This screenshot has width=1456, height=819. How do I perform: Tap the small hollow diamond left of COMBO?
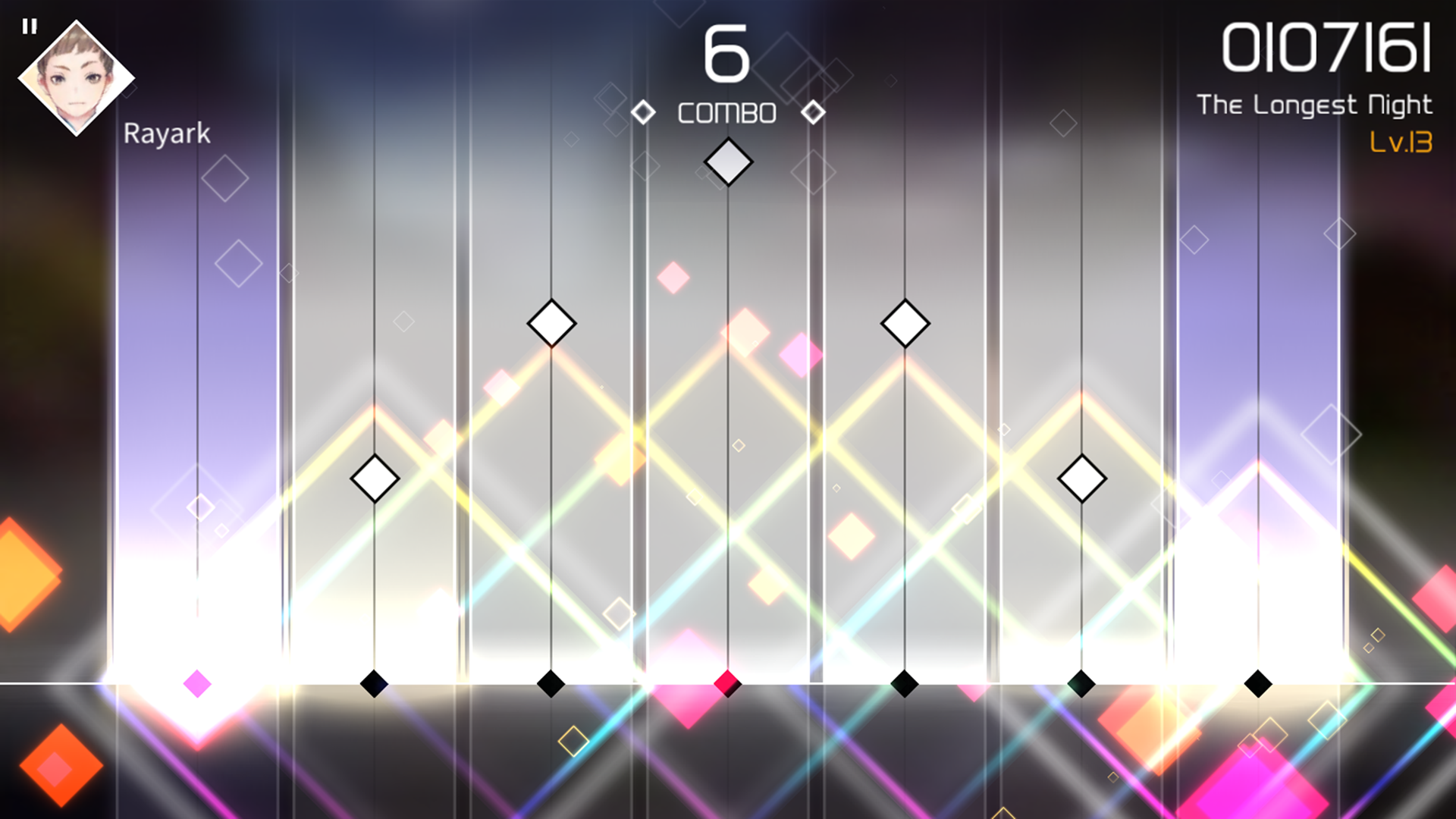pos(644,111)
